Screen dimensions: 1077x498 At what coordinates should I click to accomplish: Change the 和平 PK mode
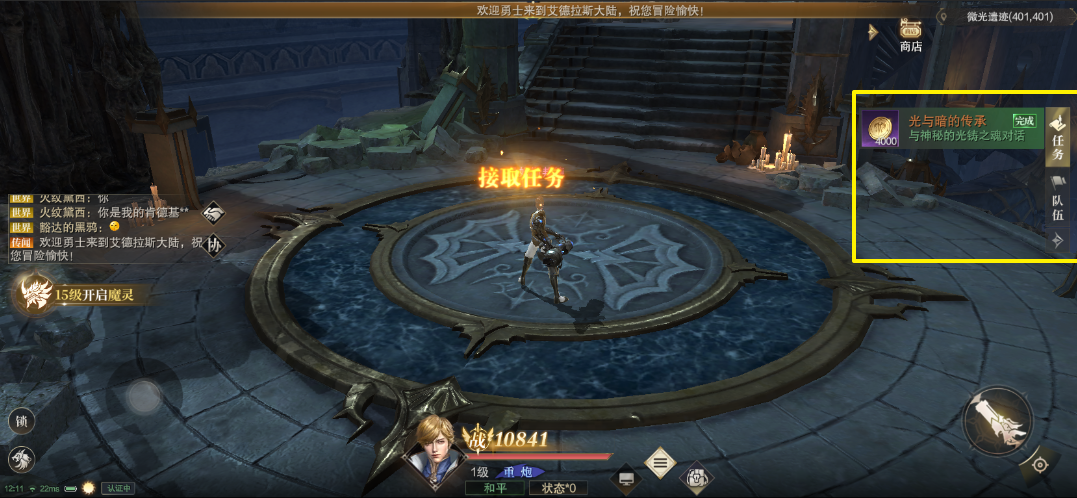tap(492, 489)
